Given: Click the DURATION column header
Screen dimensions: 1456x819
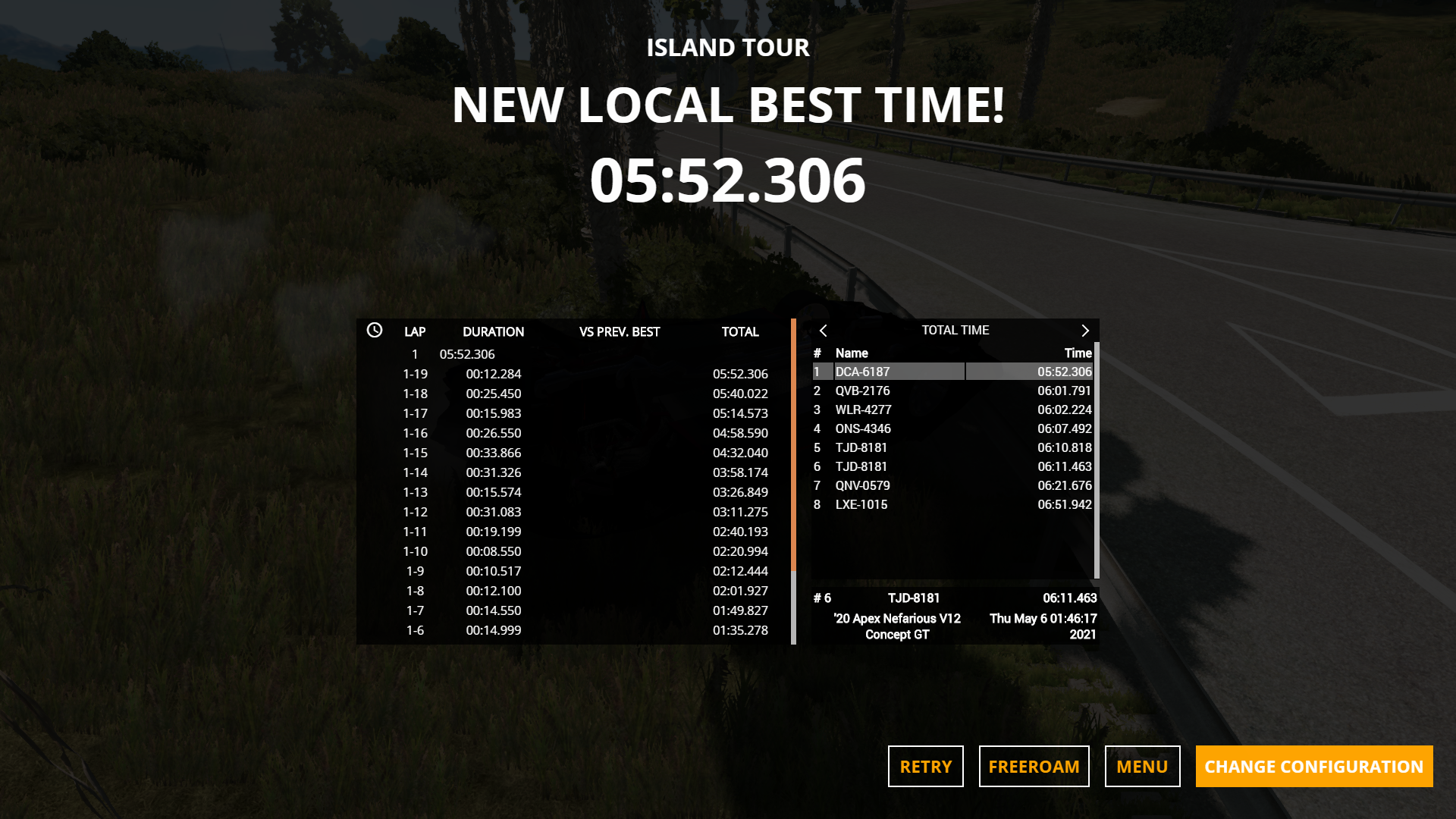Looking at the screenshot, I should [x=494, y=331].
